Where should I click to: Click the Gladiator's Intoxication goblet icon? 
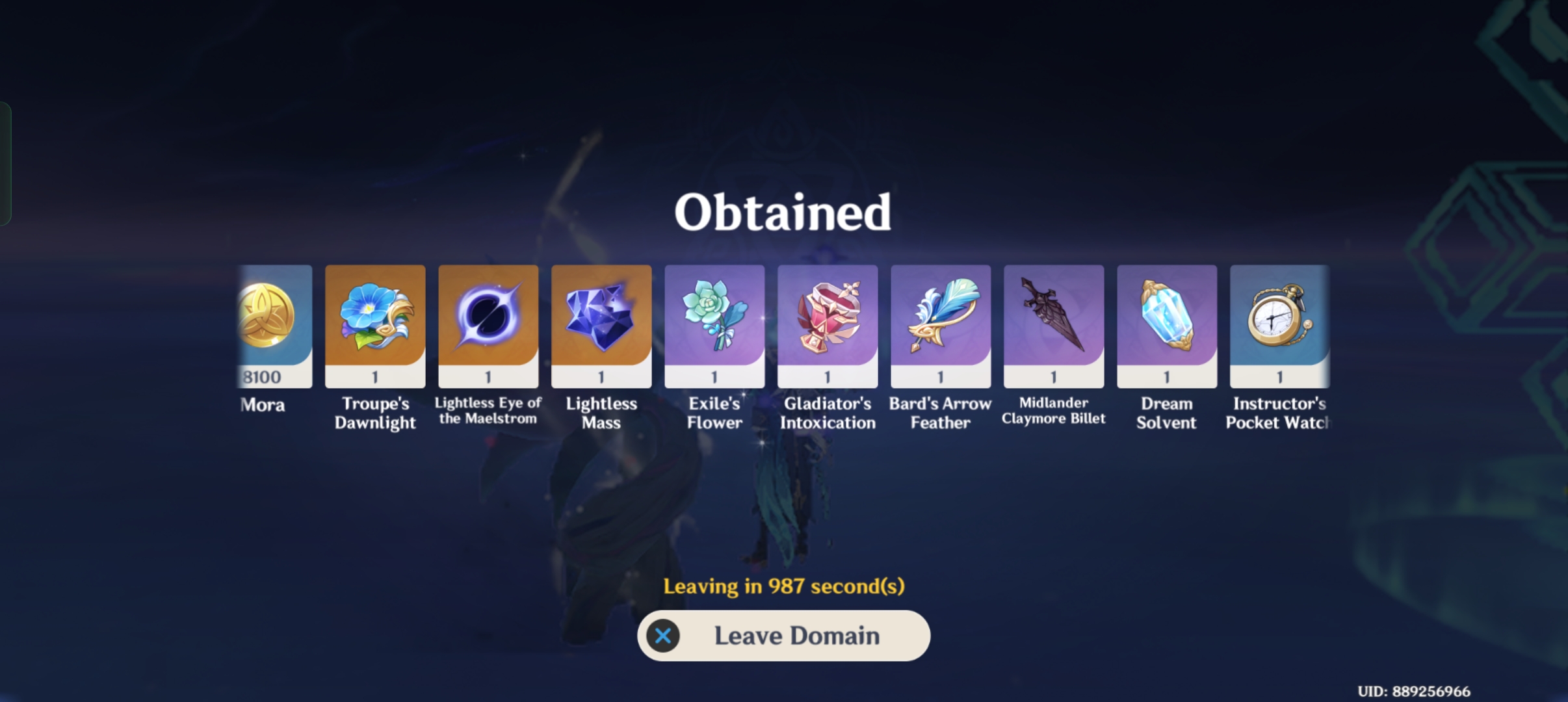click(x=827, y=318)
